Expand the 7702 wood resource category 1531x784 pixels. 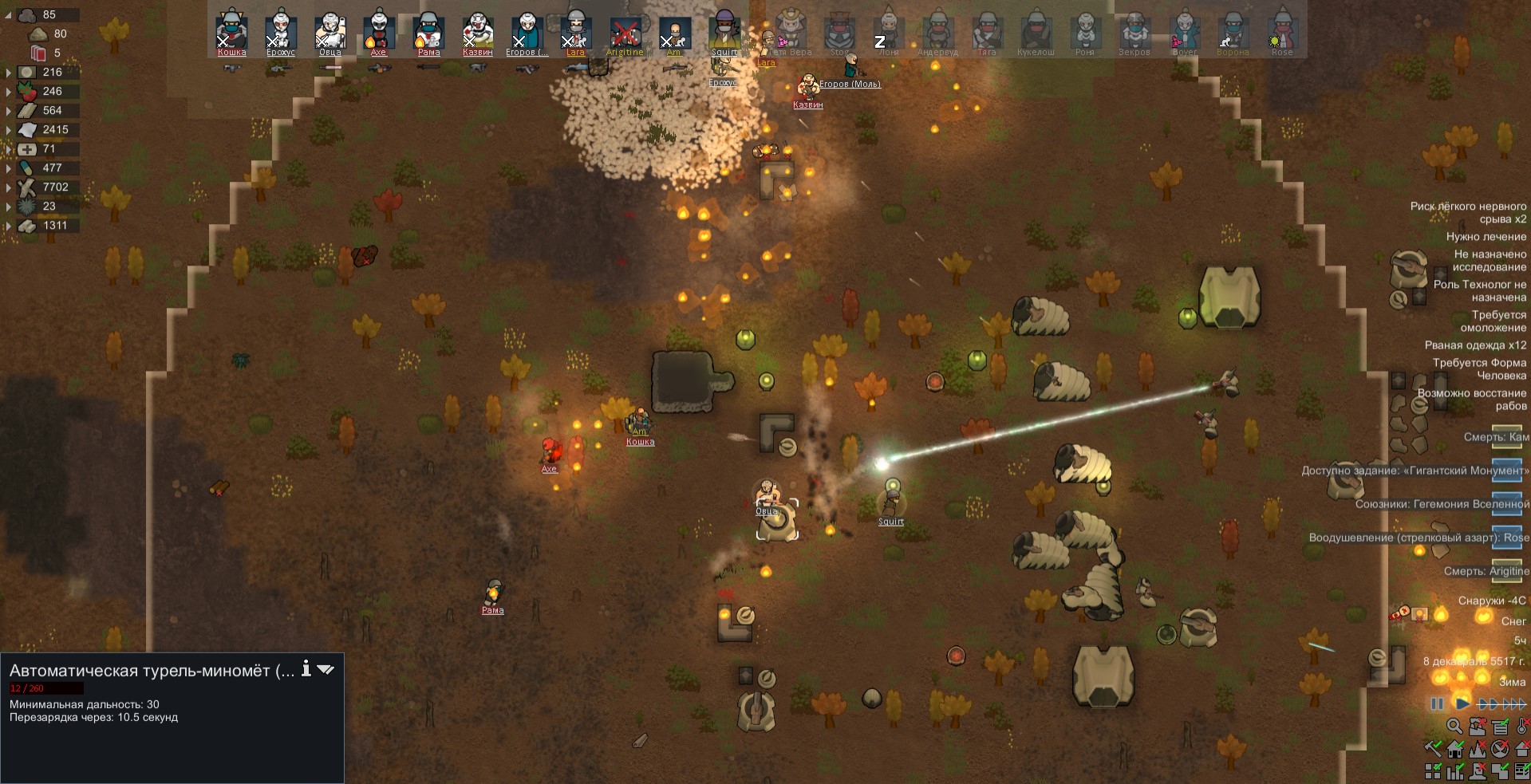pyautogui.click(x=9, y=187)
